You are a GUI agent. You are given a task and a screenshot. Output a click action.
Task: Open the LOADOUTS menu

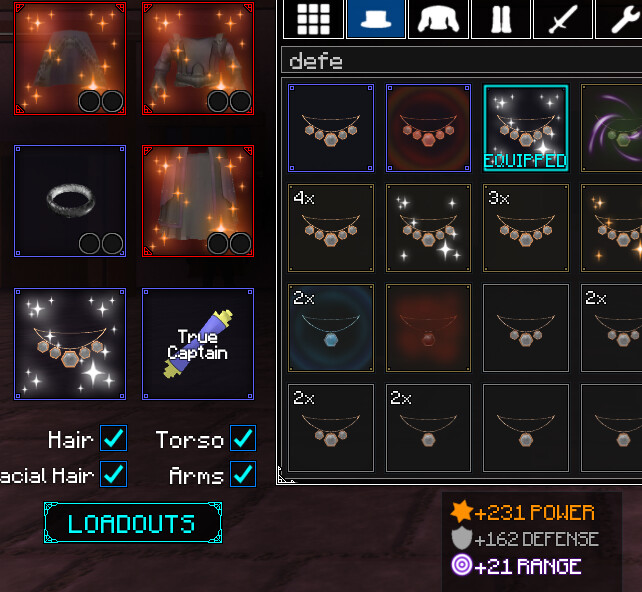pos(132,523)
